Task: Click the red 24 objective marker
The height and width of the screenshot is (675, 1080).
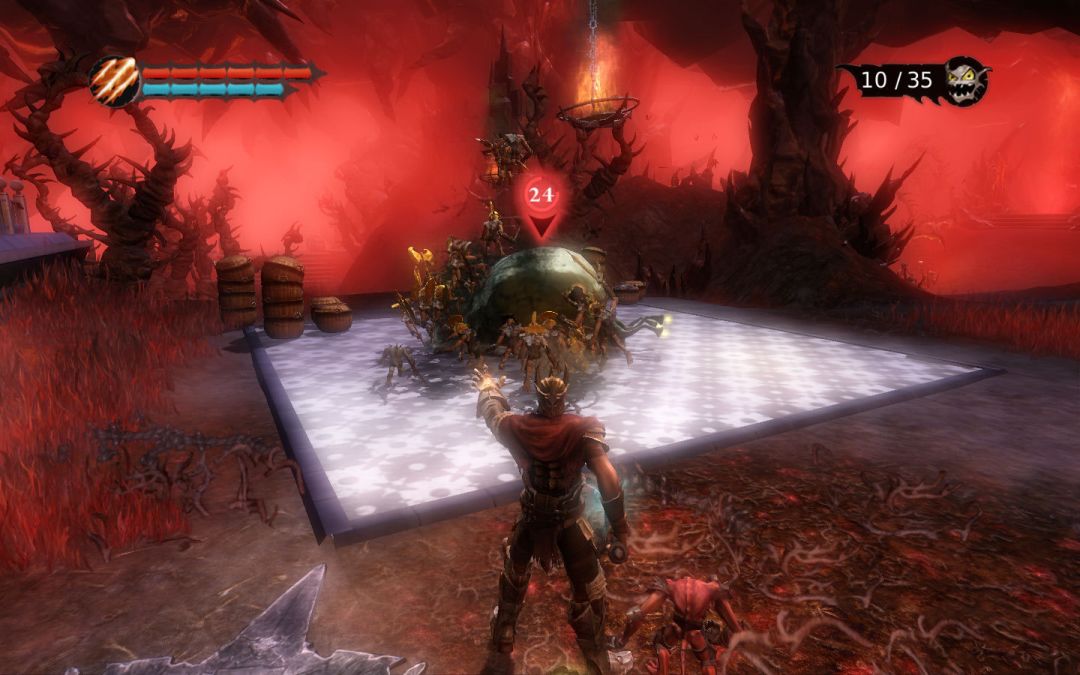Action: pos(542,197)
